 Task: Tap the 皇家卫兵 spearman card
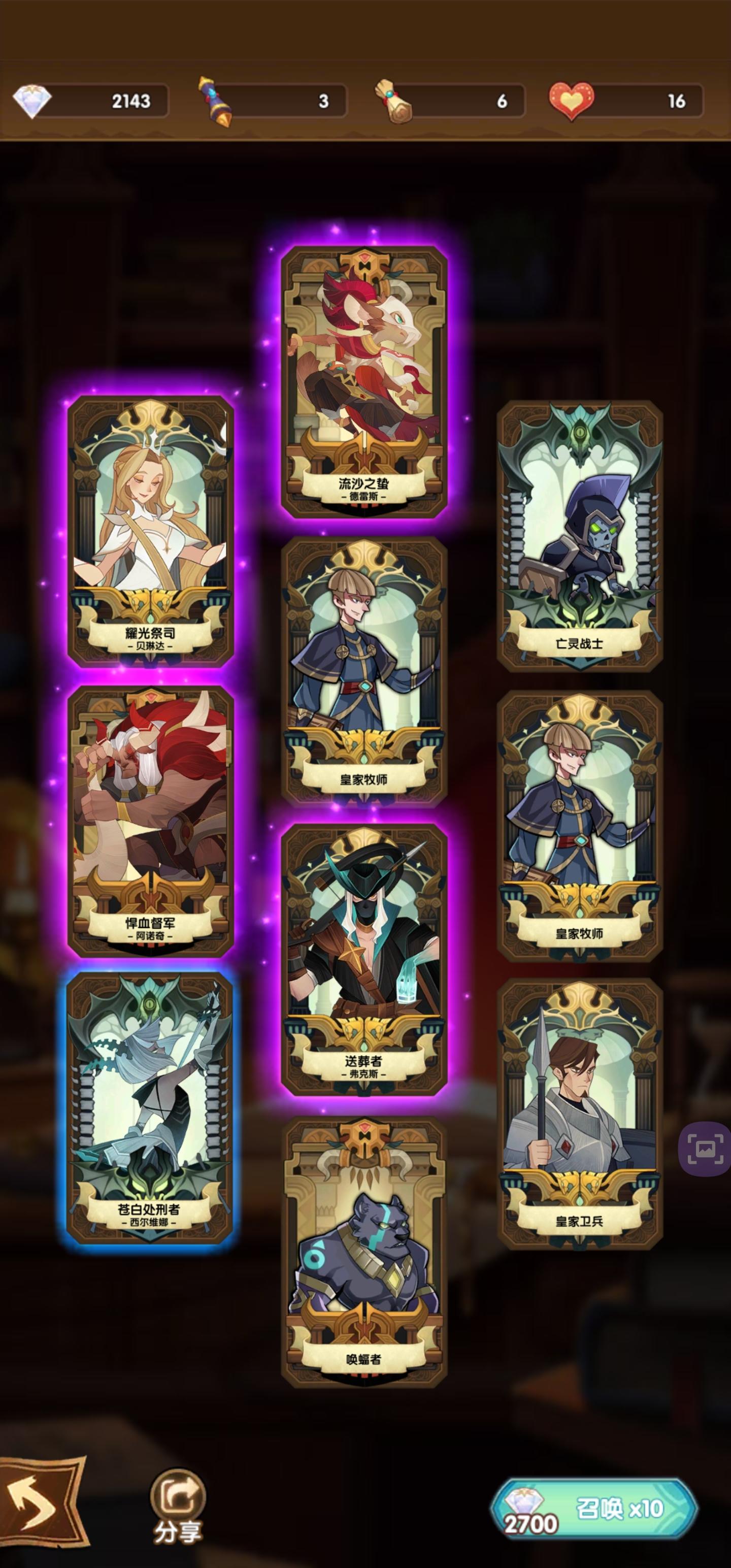click(x=579, y=1108)
